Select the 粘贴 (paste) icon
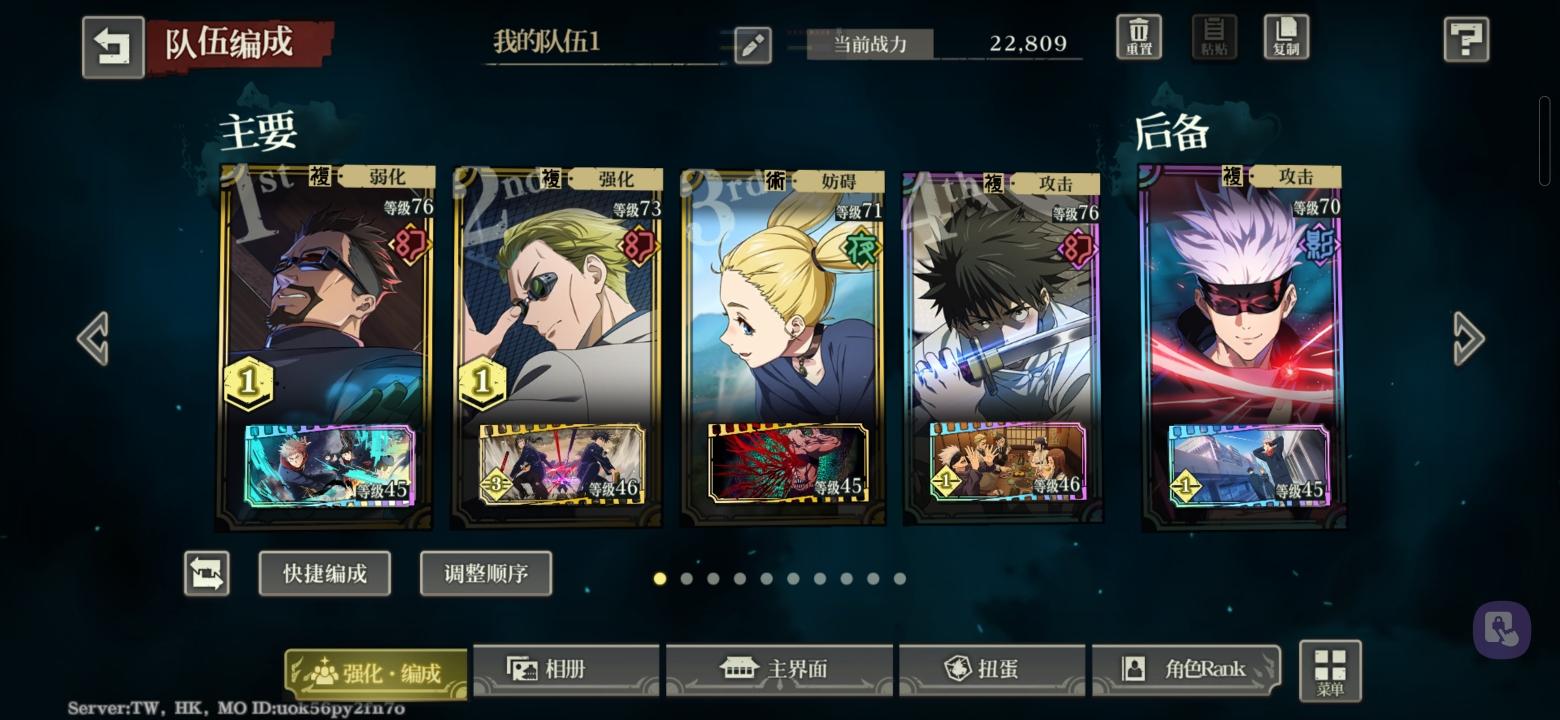Viewport: 1560px width, 720px height. (1212, 36)
